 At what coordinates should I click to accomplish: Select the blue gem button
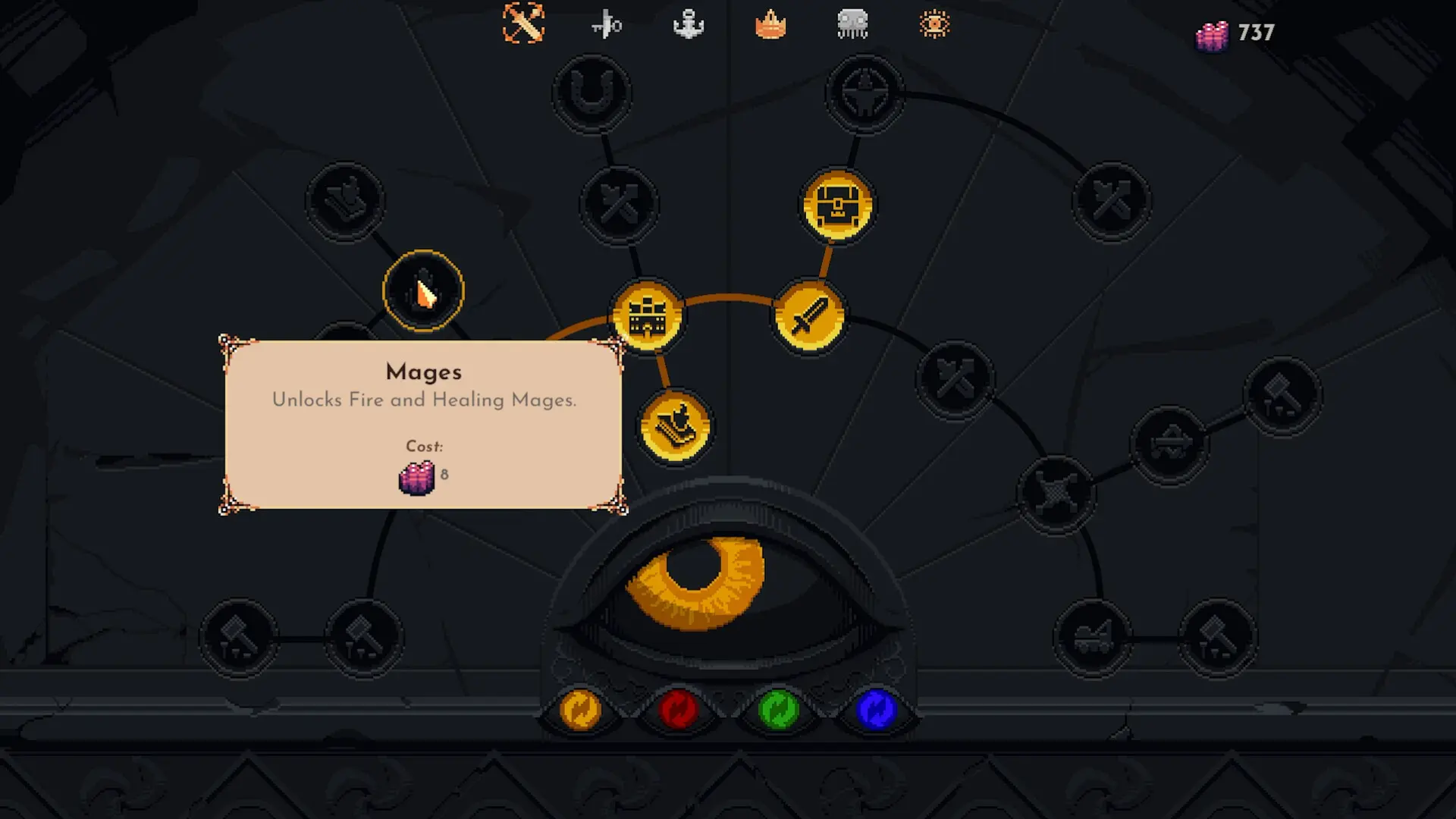click(x=876, y=711)
